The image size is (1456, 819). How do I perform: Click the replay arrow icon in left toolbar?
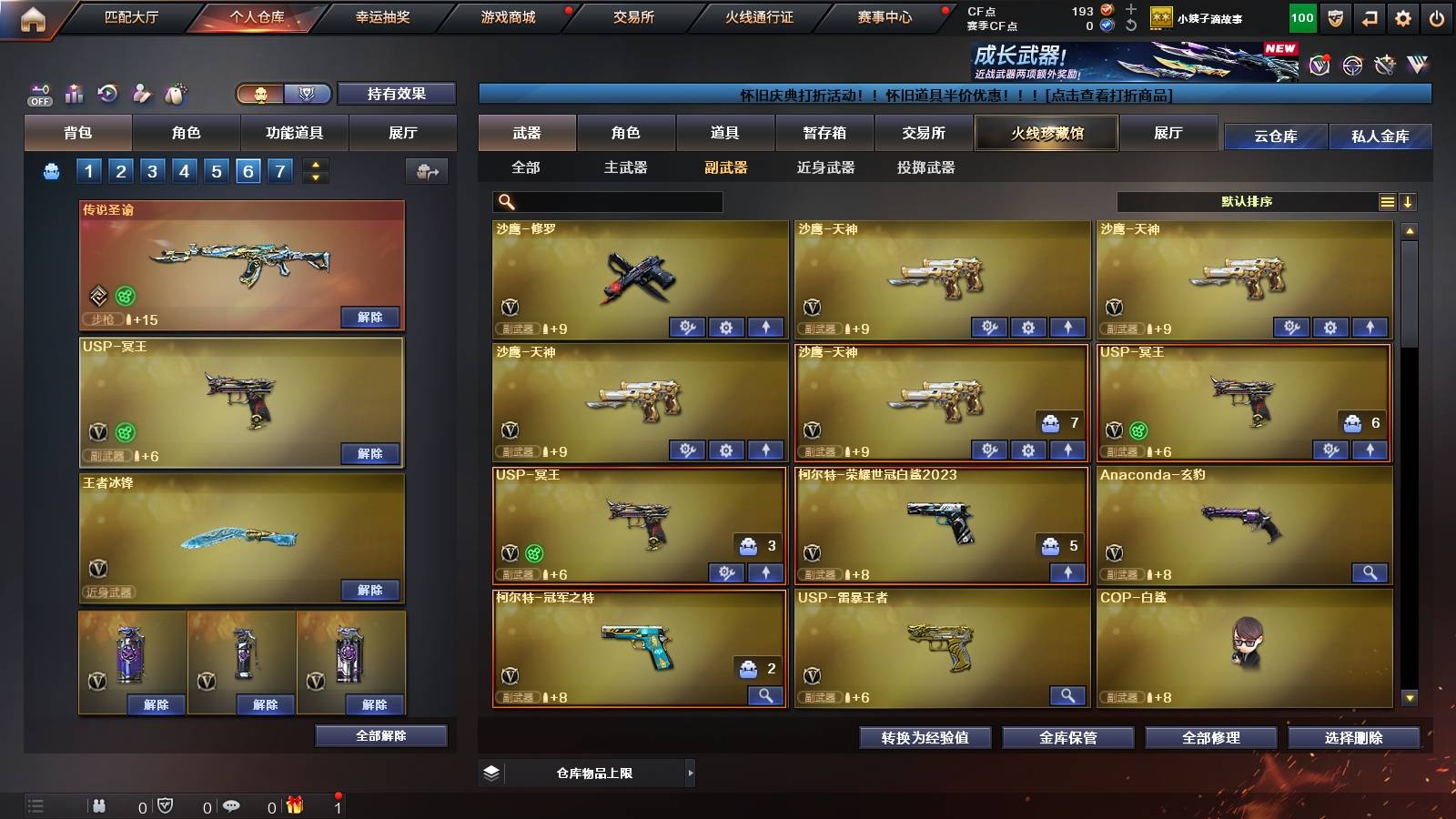tap(106, 93)
